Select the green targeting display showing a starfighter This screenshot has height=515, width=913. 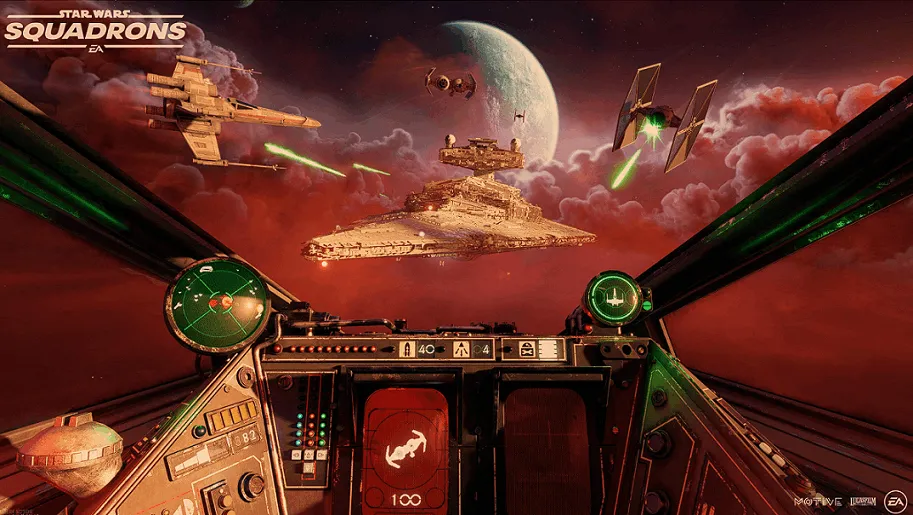(613, 297)
